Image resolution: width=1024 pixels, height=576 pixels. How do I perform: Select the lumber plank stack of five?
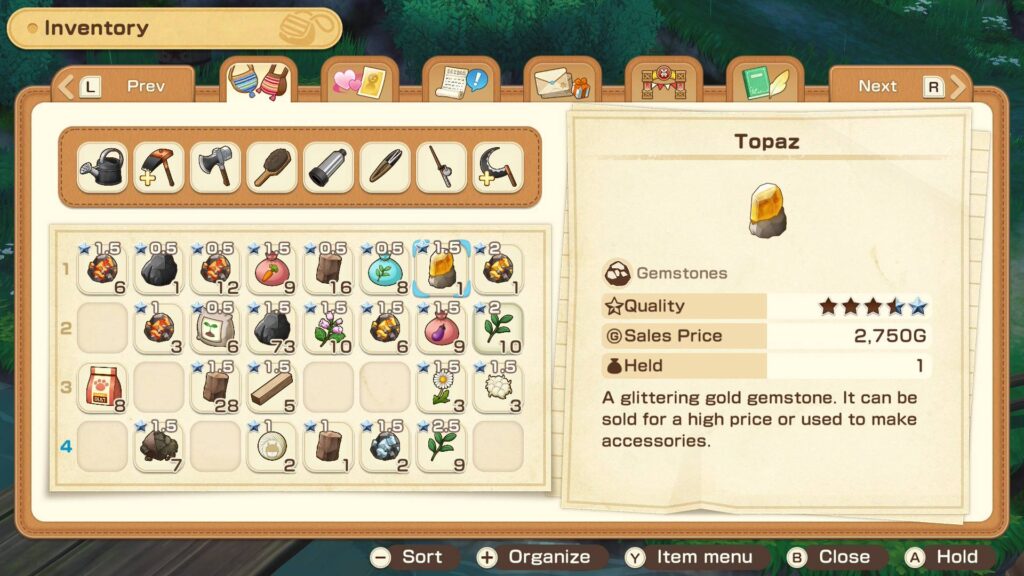(x=272, y=387)
